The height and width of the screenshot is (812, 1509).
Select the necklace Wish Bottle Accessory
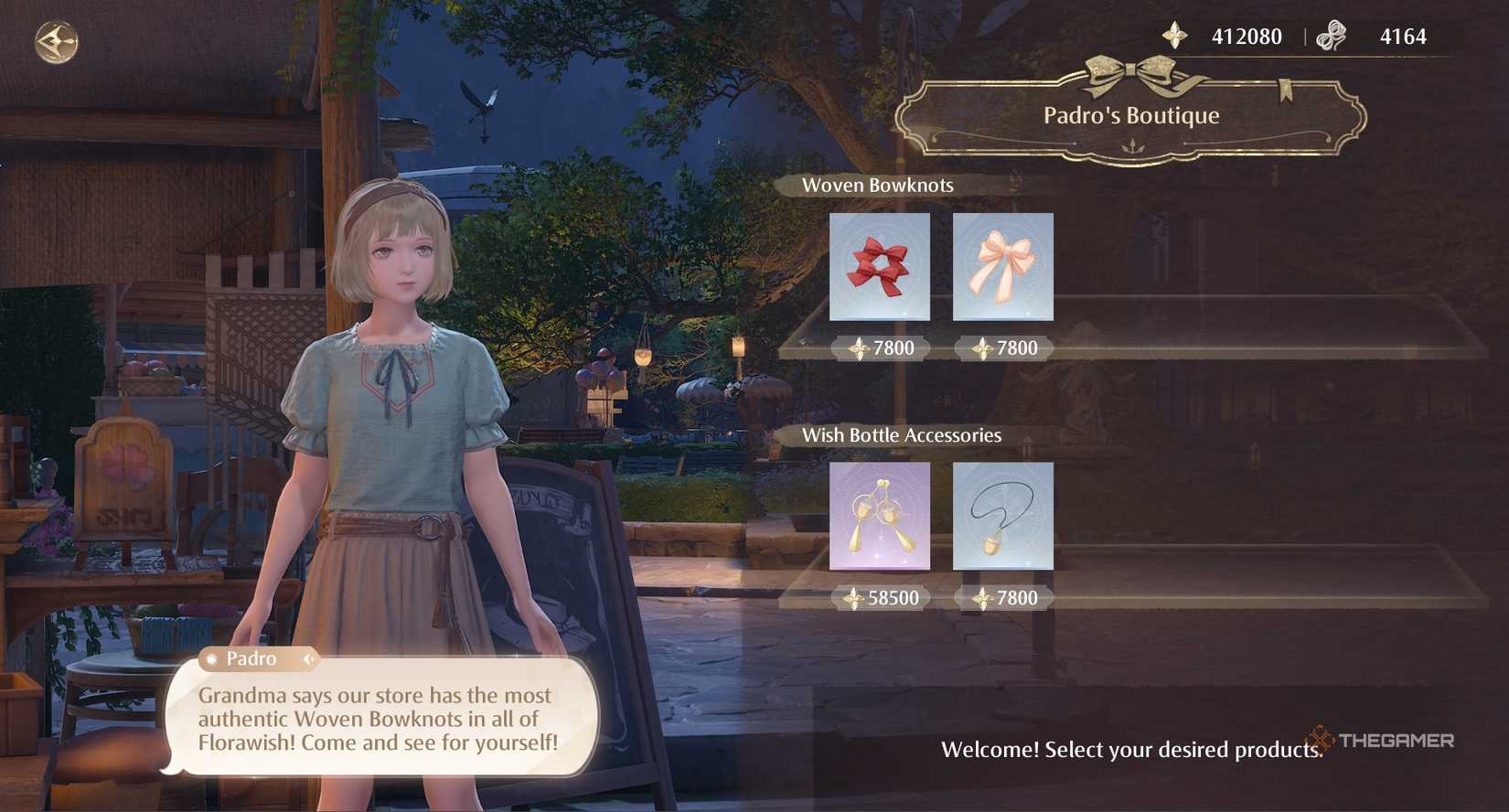click(x=1002, y=515)
